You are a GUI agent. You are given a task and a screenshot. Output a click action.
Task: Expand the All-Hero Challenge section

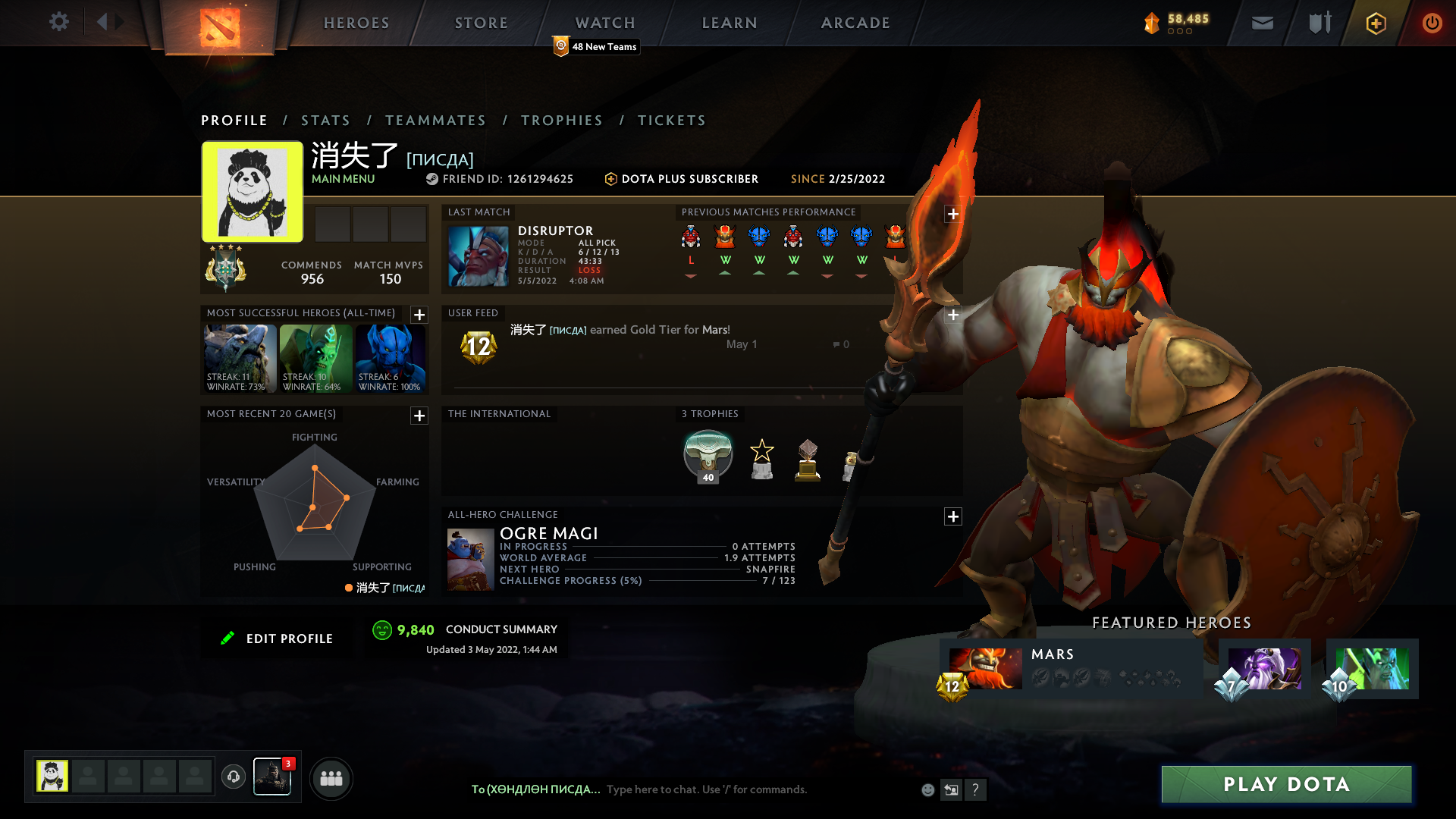pos(953,516)
